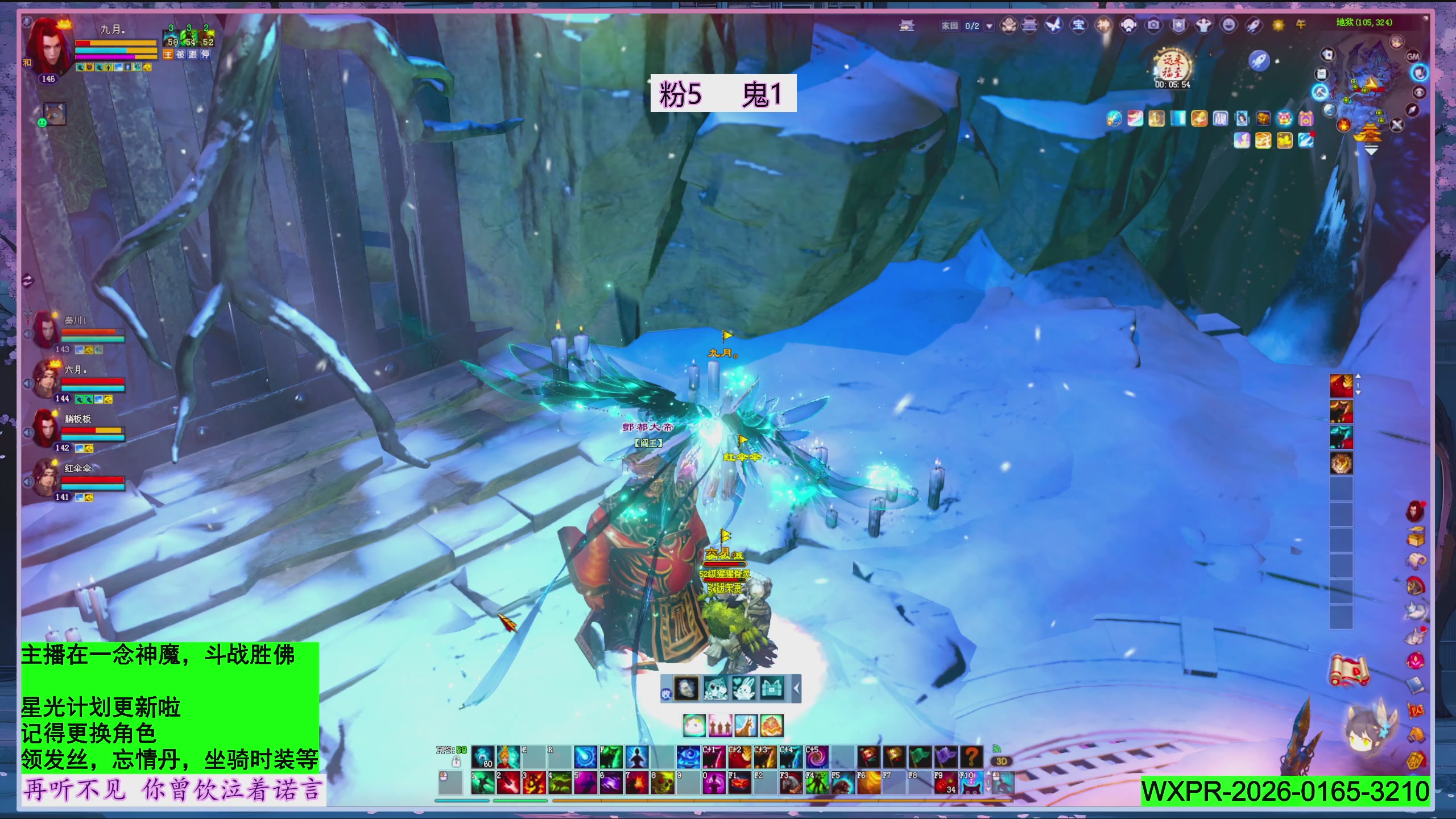Screen dimensions: 1456x819
Task: Open the white rabbit pet icon
Action: (743, 689)
